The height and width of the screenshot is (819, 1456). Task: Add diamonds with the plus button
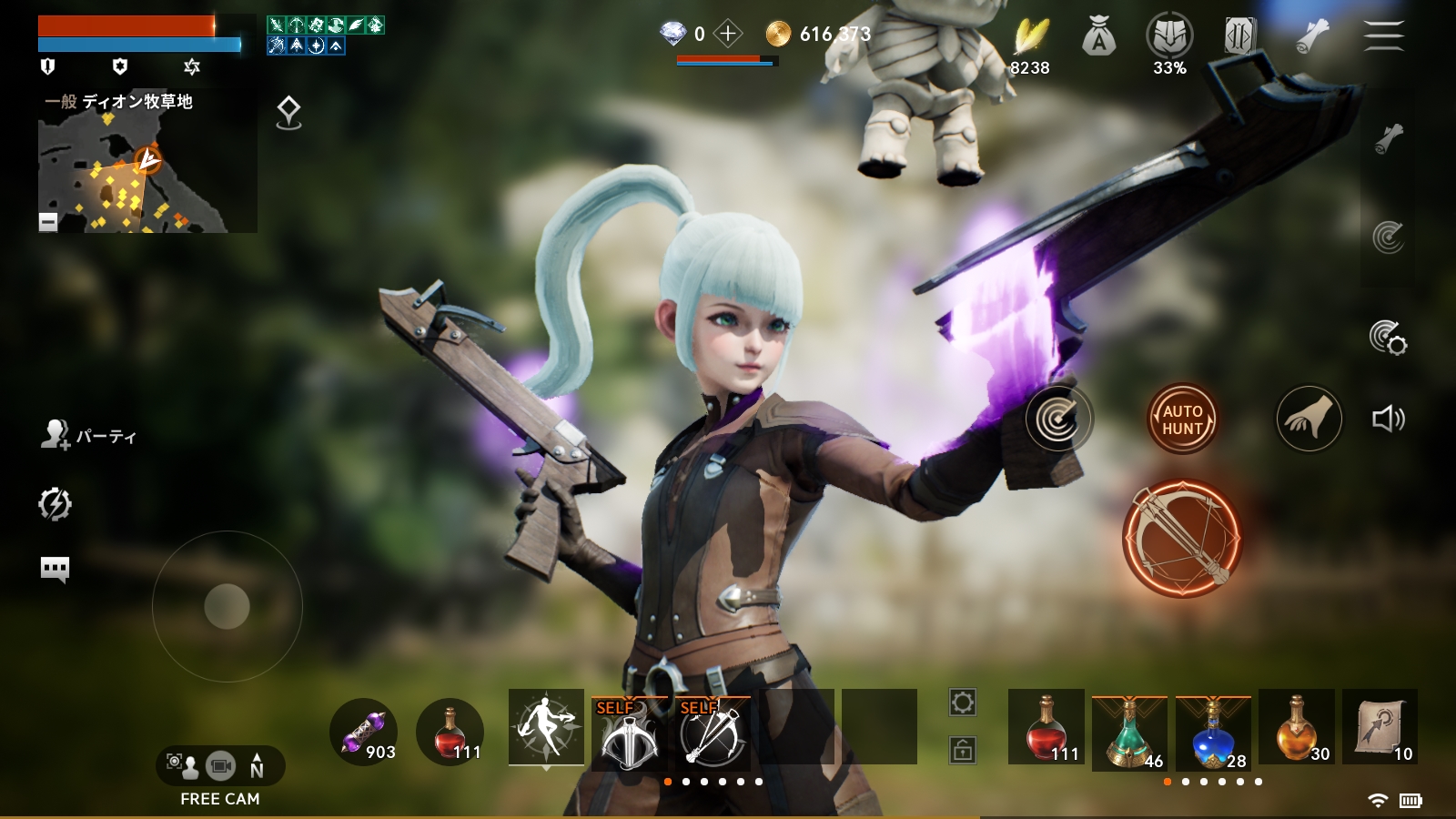tap(728, 35)
